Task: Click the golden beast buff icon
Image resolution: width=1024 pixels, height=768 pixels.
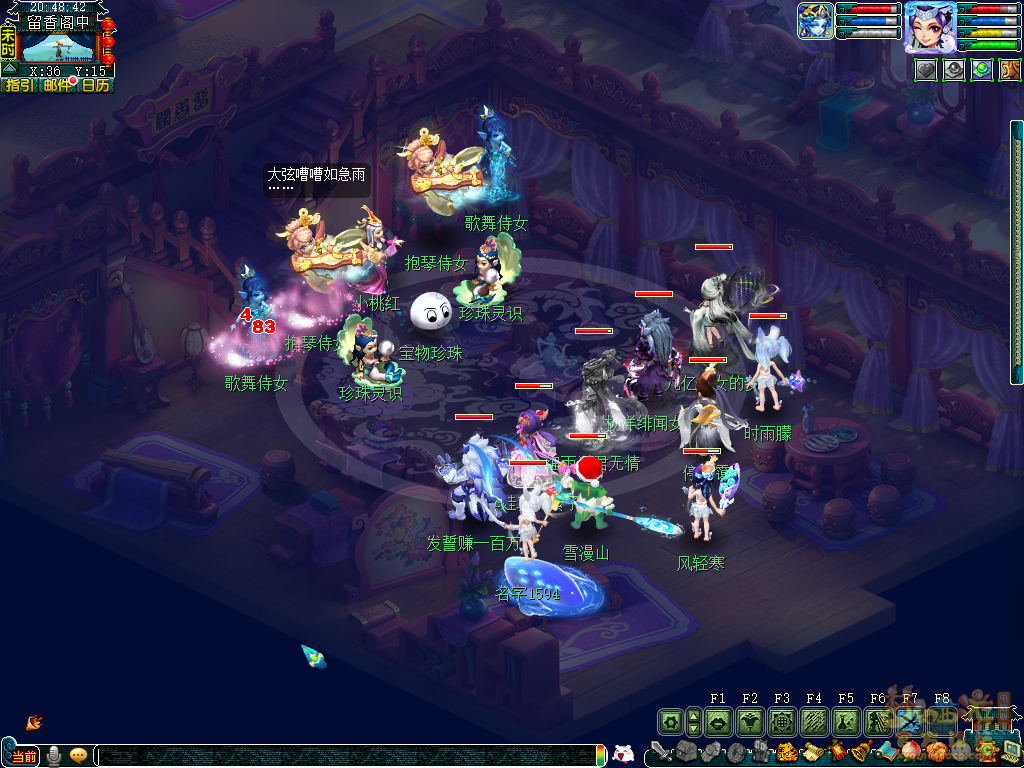Action: [x=1009, y=70]
